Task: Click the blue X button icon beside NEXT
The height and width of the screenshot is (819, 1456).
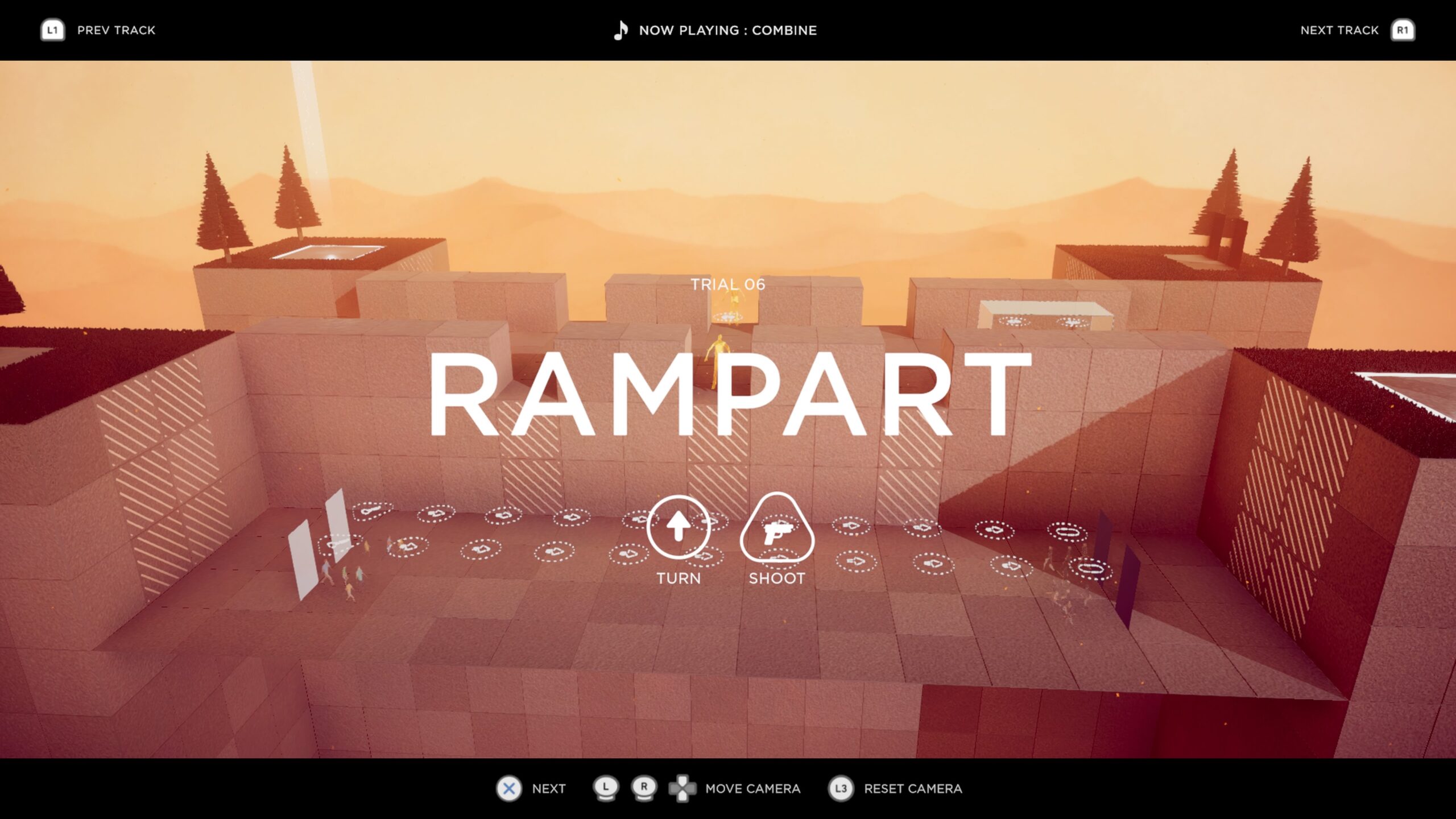Action: click(x=510, y=789)
